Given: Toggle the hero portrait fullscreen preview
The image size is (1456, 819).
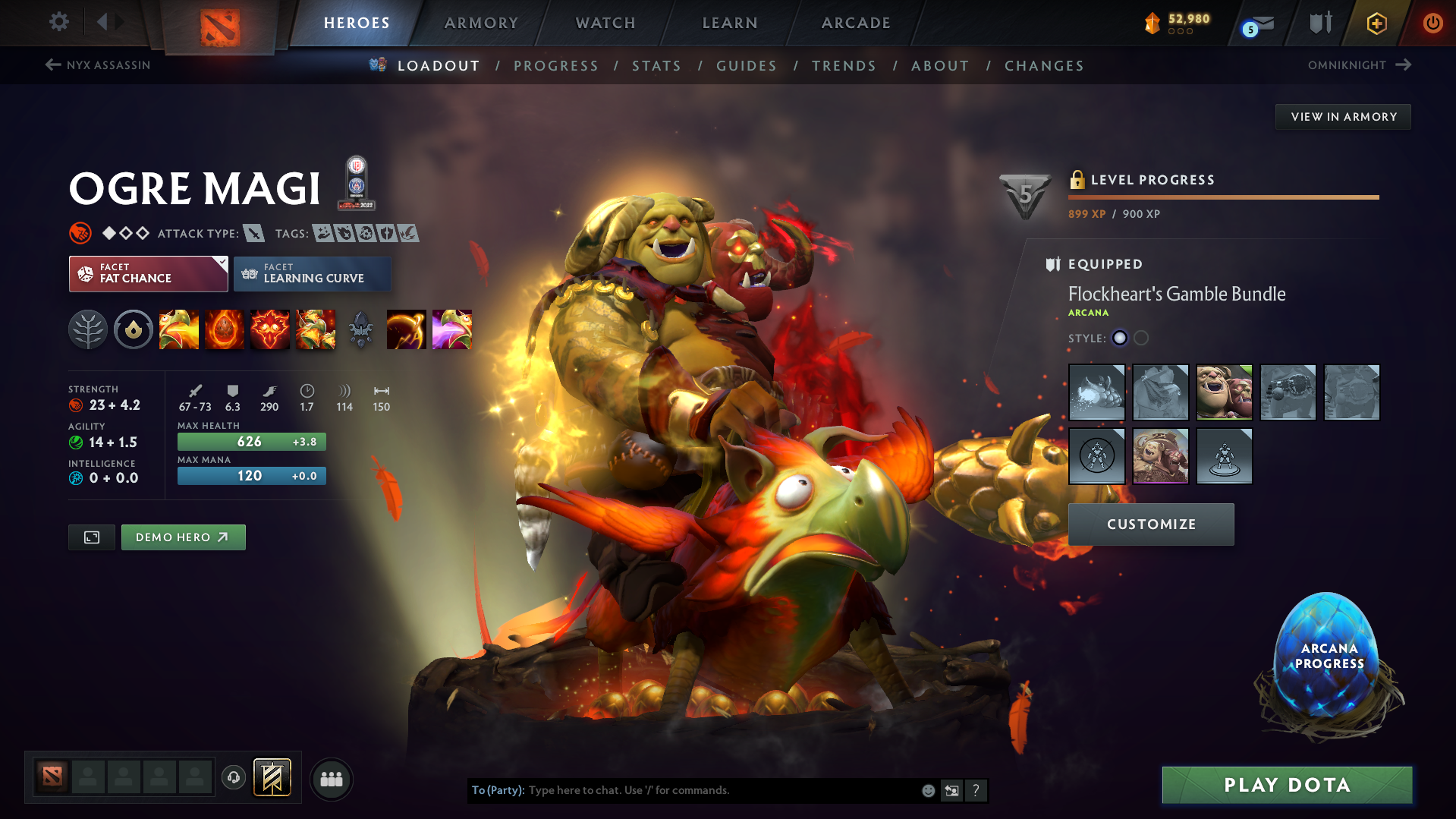Looking at the screenshot, I should [x=91, y=537].
